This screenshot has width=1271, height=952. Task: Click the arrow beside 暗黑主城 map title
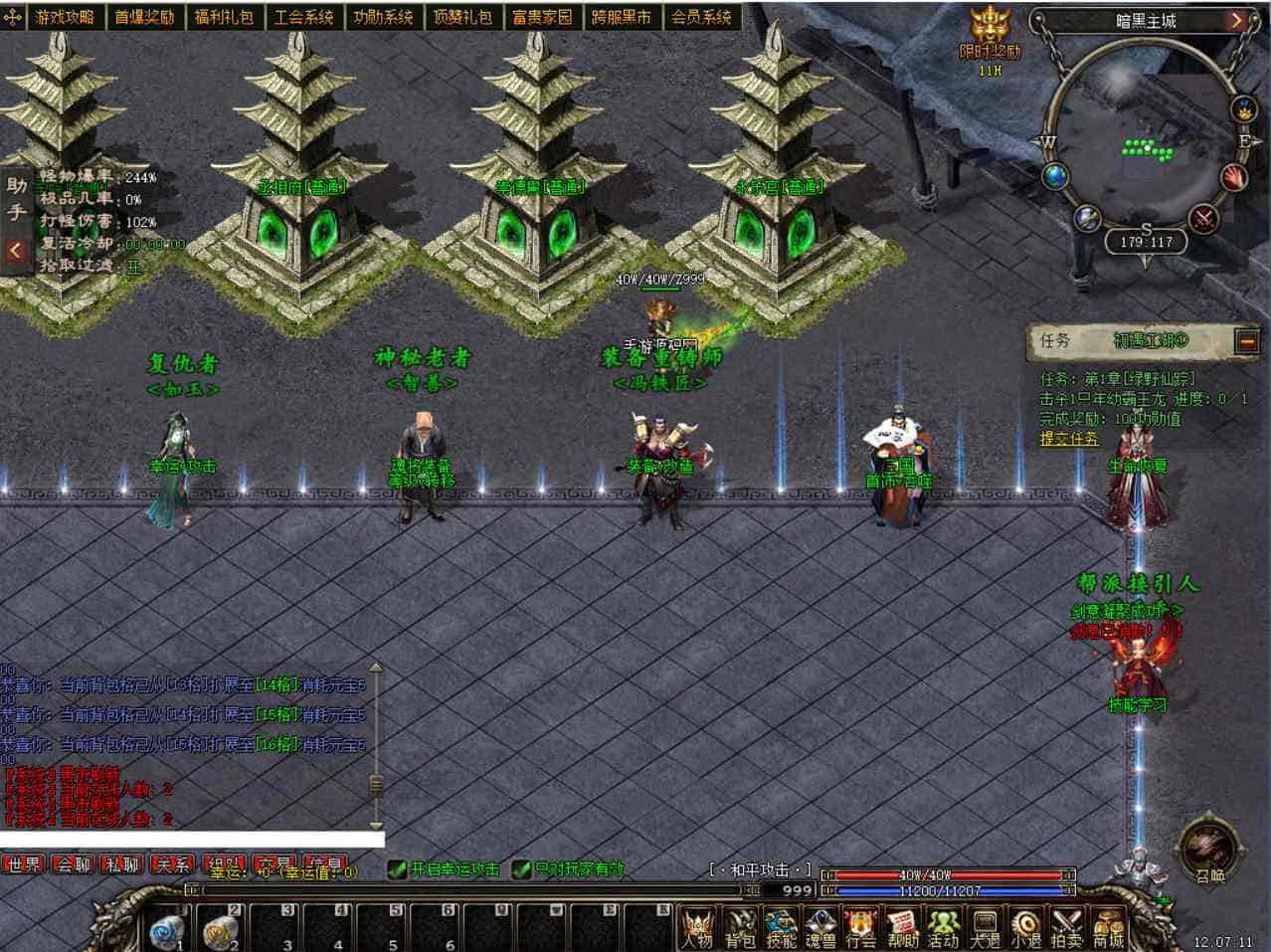click(1236, 20)
